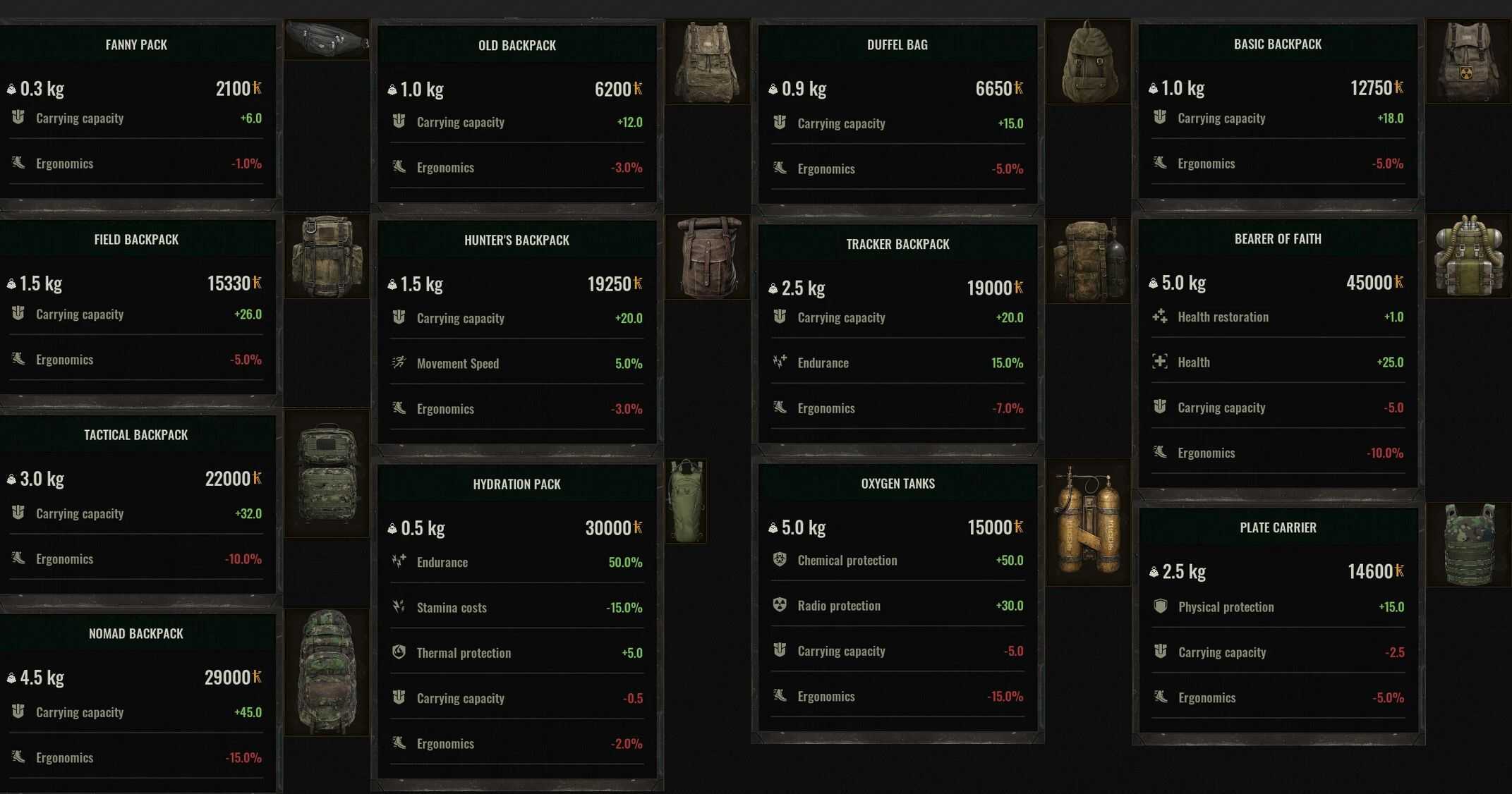Click the Nomad Backpack image
Image resolution: width=1512 pixels, height=794 pixels.
(326, 671)
